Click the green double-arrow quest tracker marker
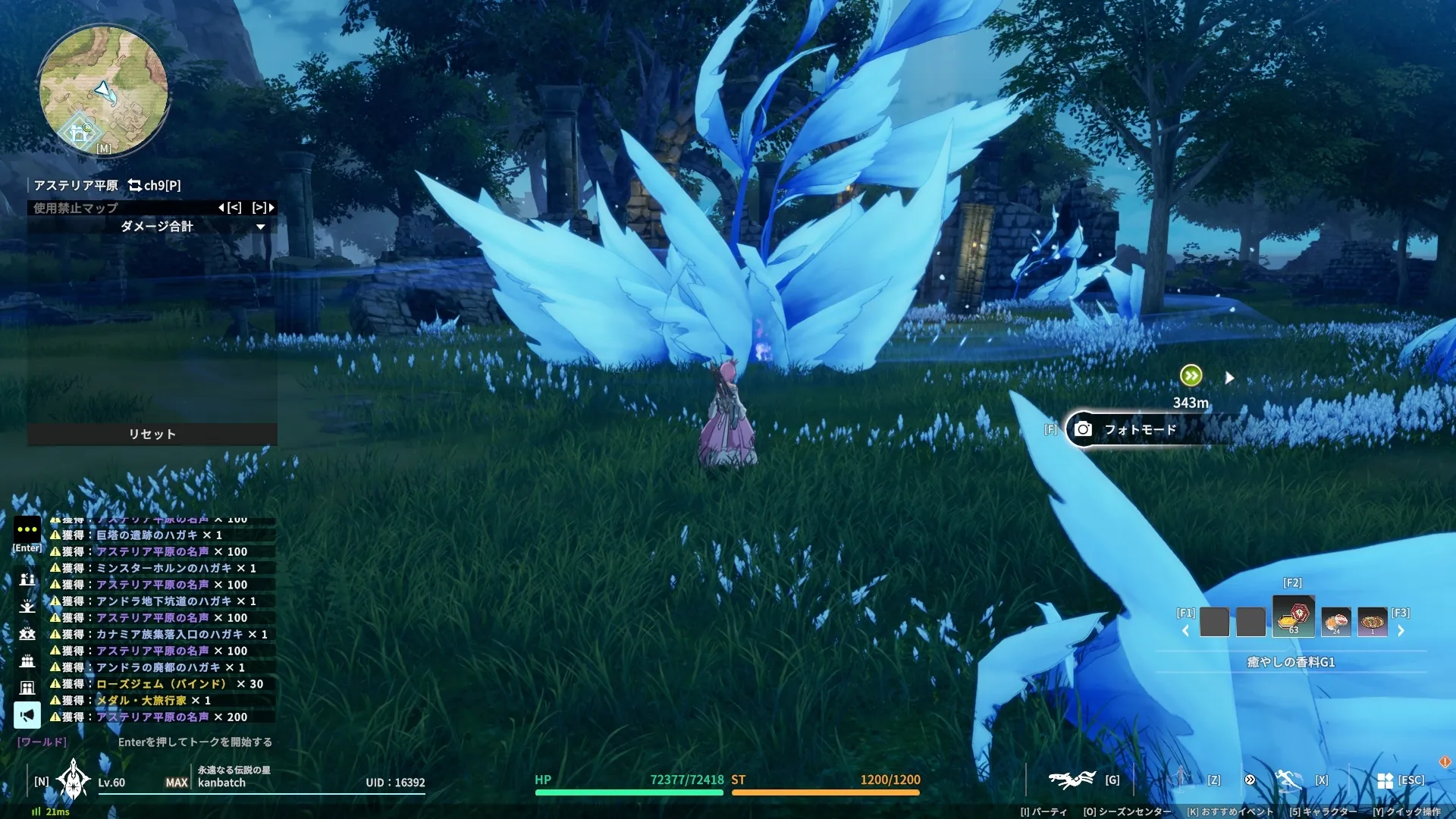 click(x=1191, y=375)
